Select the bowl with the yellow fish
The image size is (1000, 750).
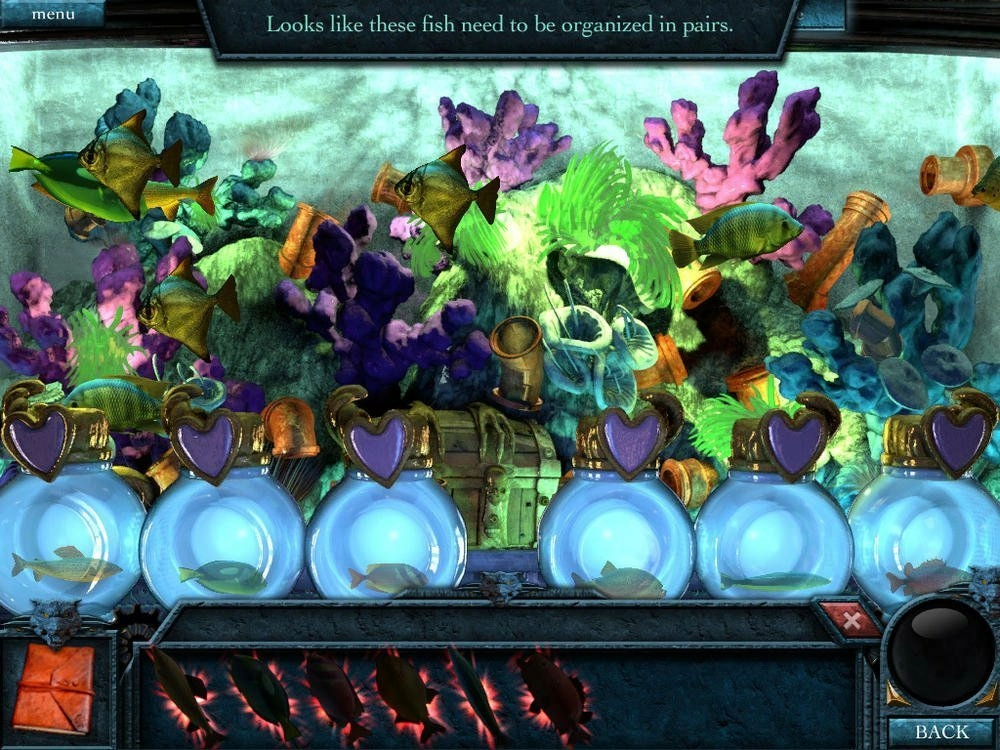pyautogui.click(x=66, y=545)
